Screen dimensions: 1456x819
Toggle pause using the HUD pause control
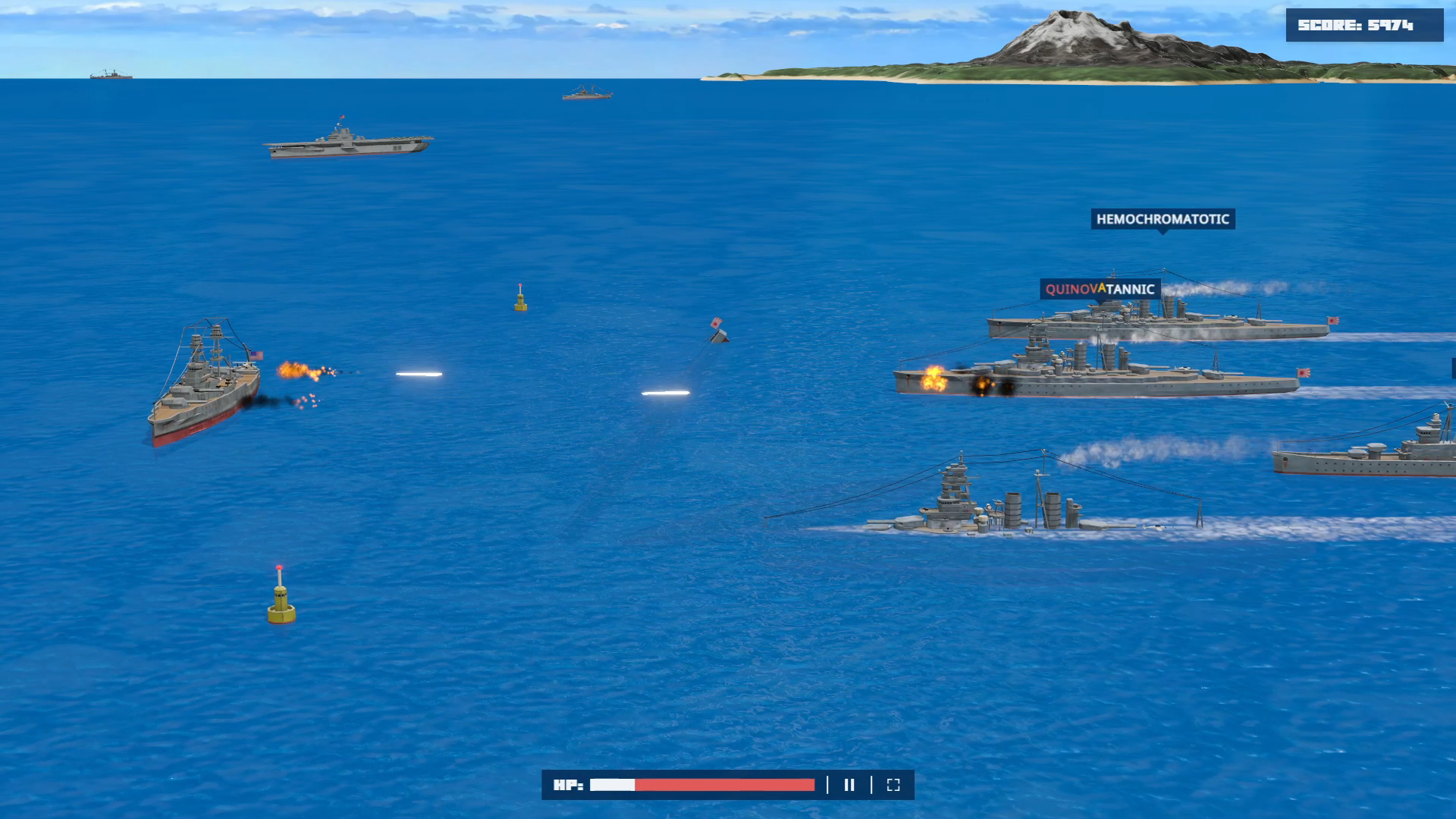pos(849,785)
